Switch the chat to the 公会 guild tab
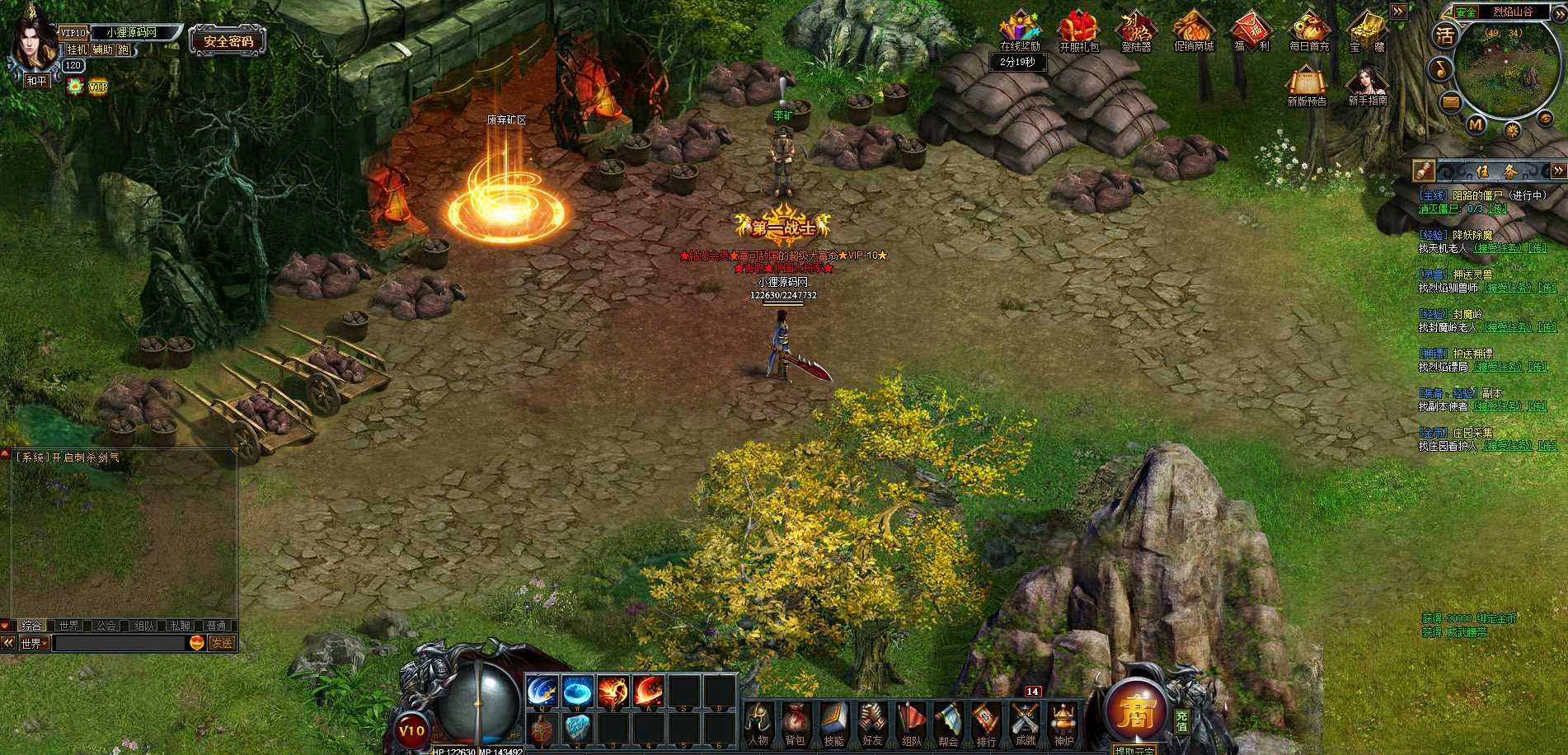The width and height of the screenshot is (1568, 755). coord(106,626)
